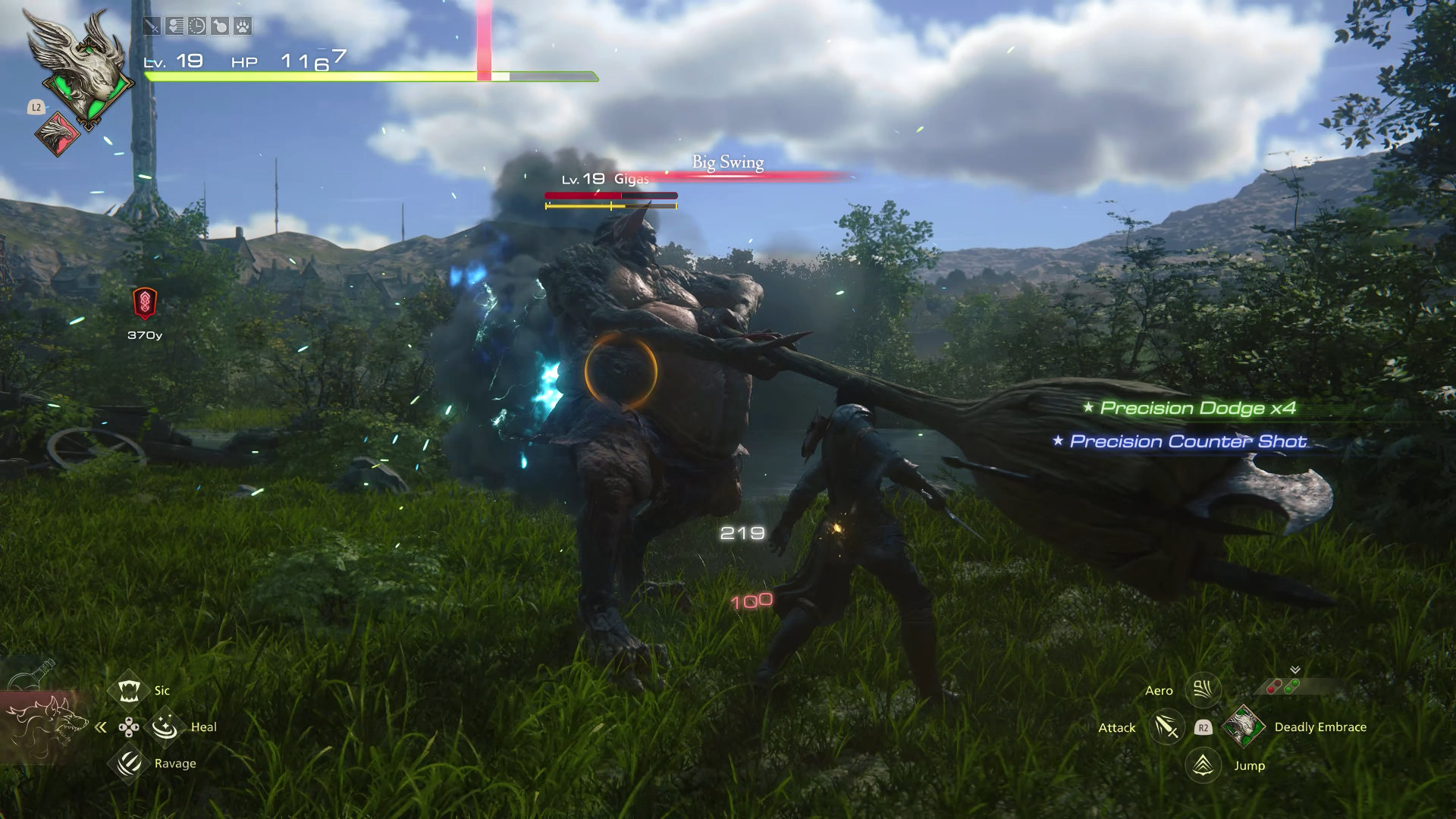
Task: Click the red quest marker at 370y
Action: [x=145, y=303]
